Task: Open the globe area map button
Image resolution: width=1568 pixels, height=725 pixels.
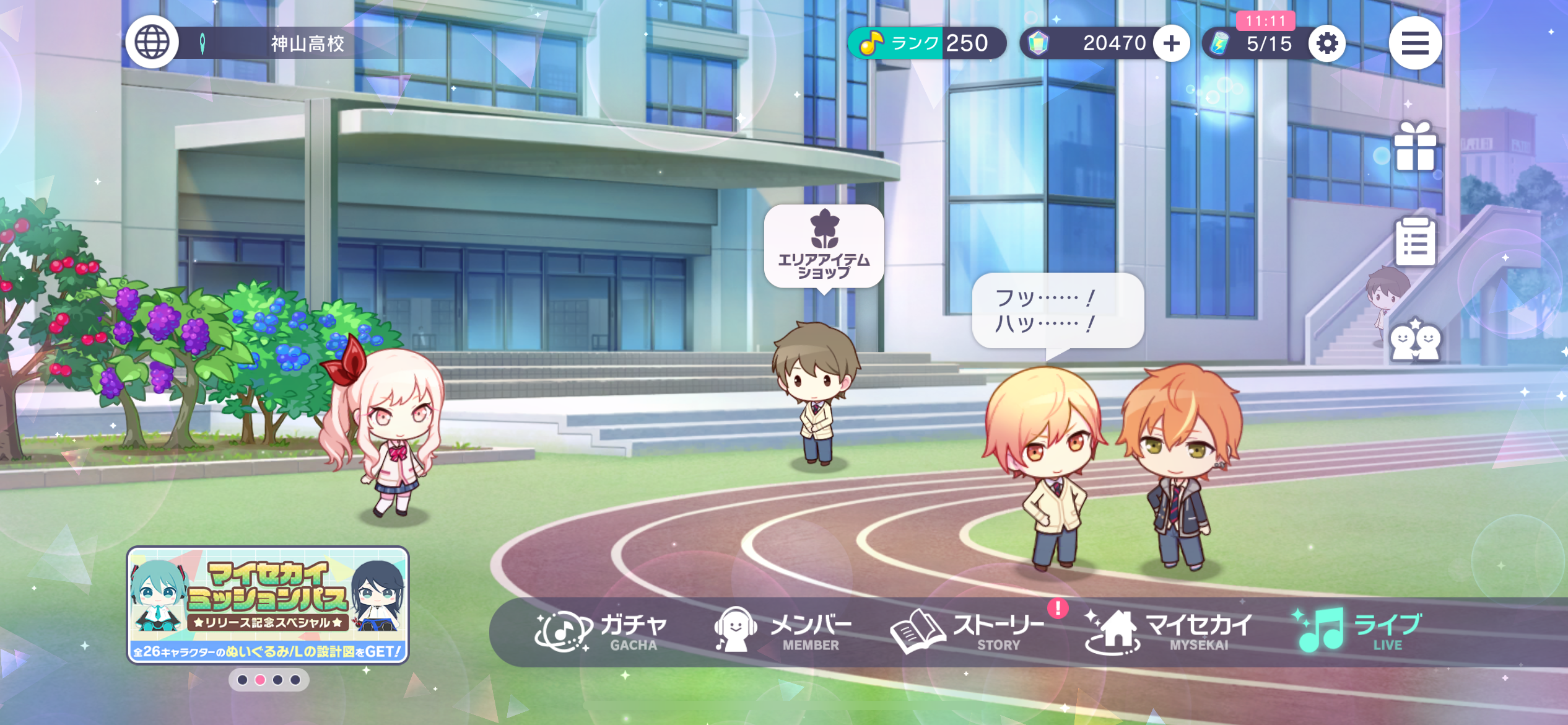Action: click(x=152, y=43)
